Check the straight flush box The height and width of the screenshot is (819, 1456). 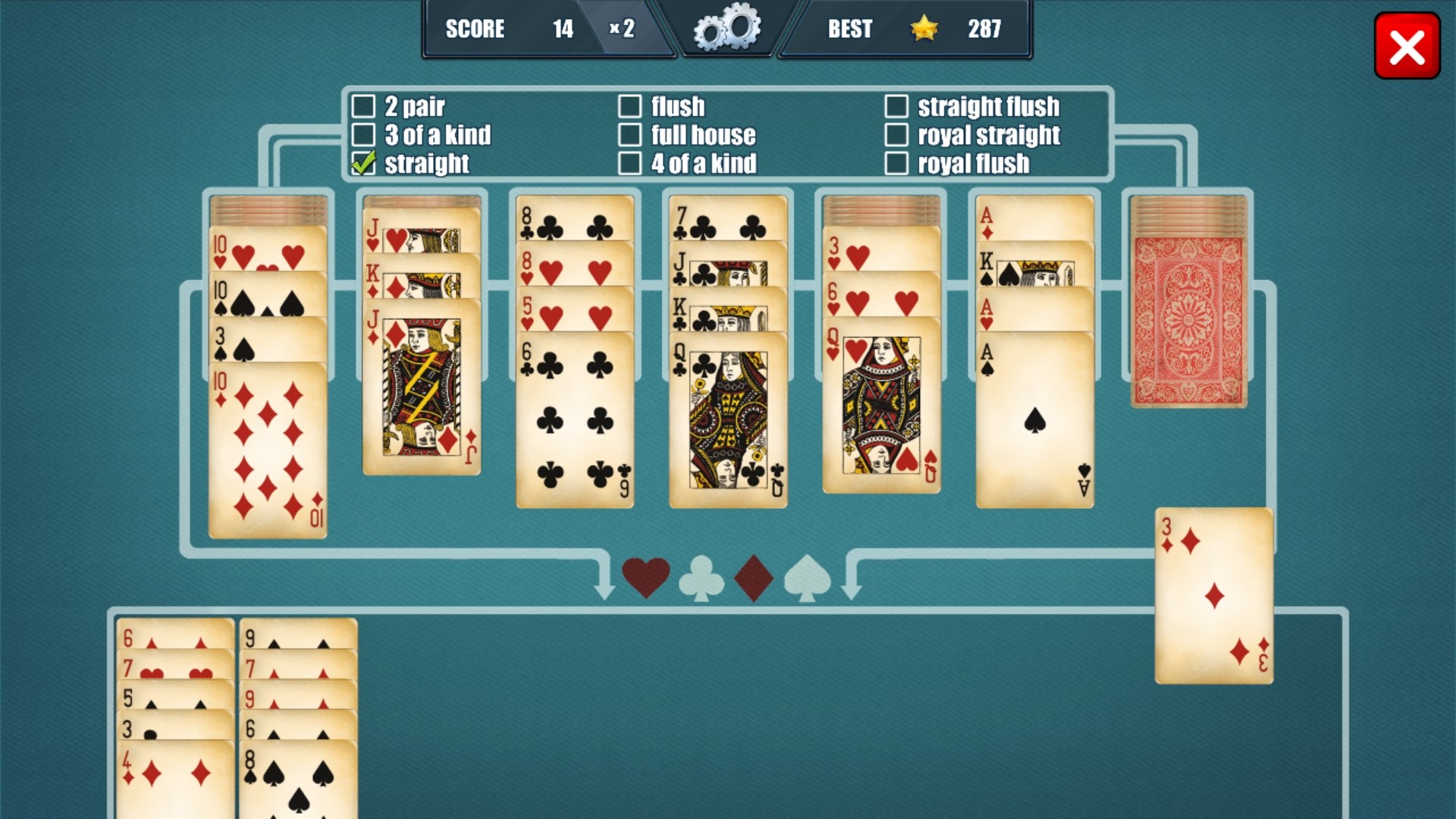897,107
